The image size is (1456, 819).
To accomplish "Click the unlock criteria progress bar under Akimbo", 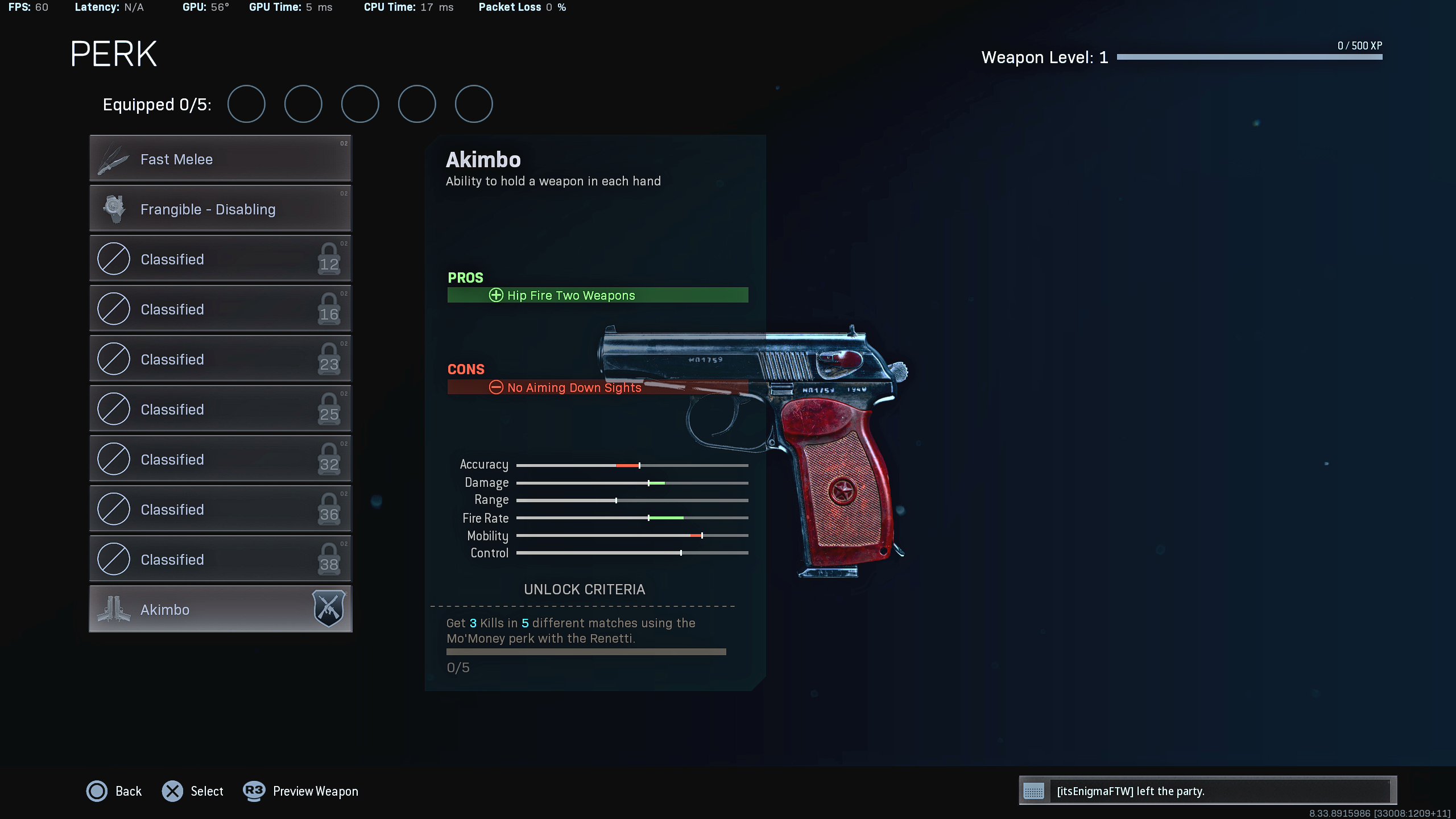I will coord(586,652).
